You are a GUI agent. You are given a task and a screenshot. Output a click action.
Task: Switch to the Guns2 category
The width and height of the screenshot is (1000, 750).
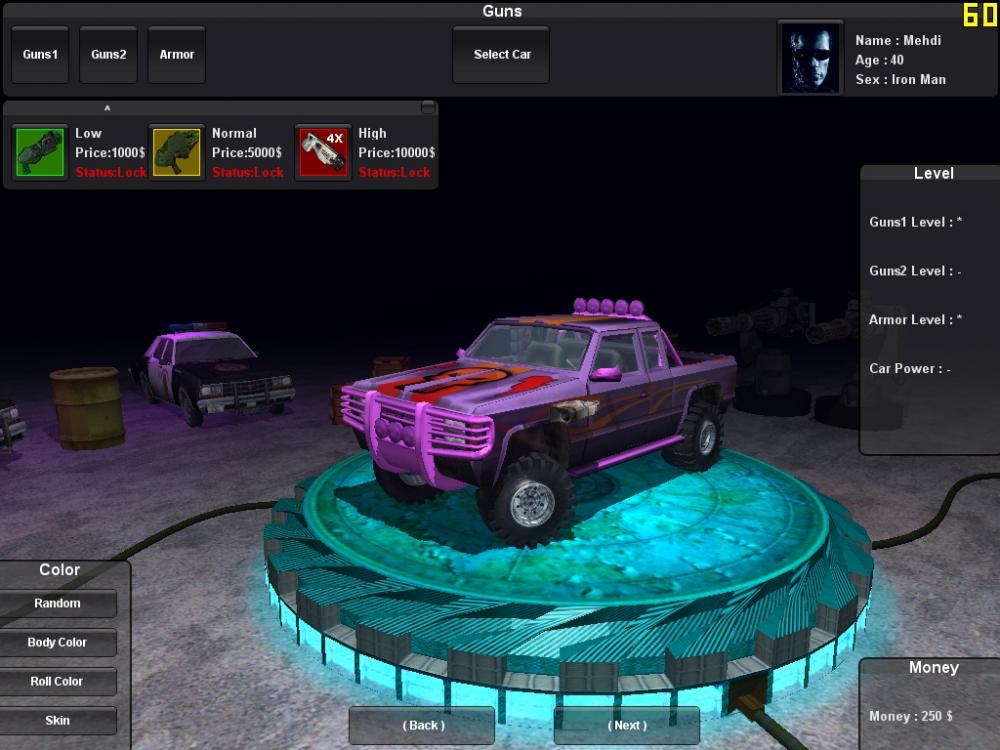108,55
